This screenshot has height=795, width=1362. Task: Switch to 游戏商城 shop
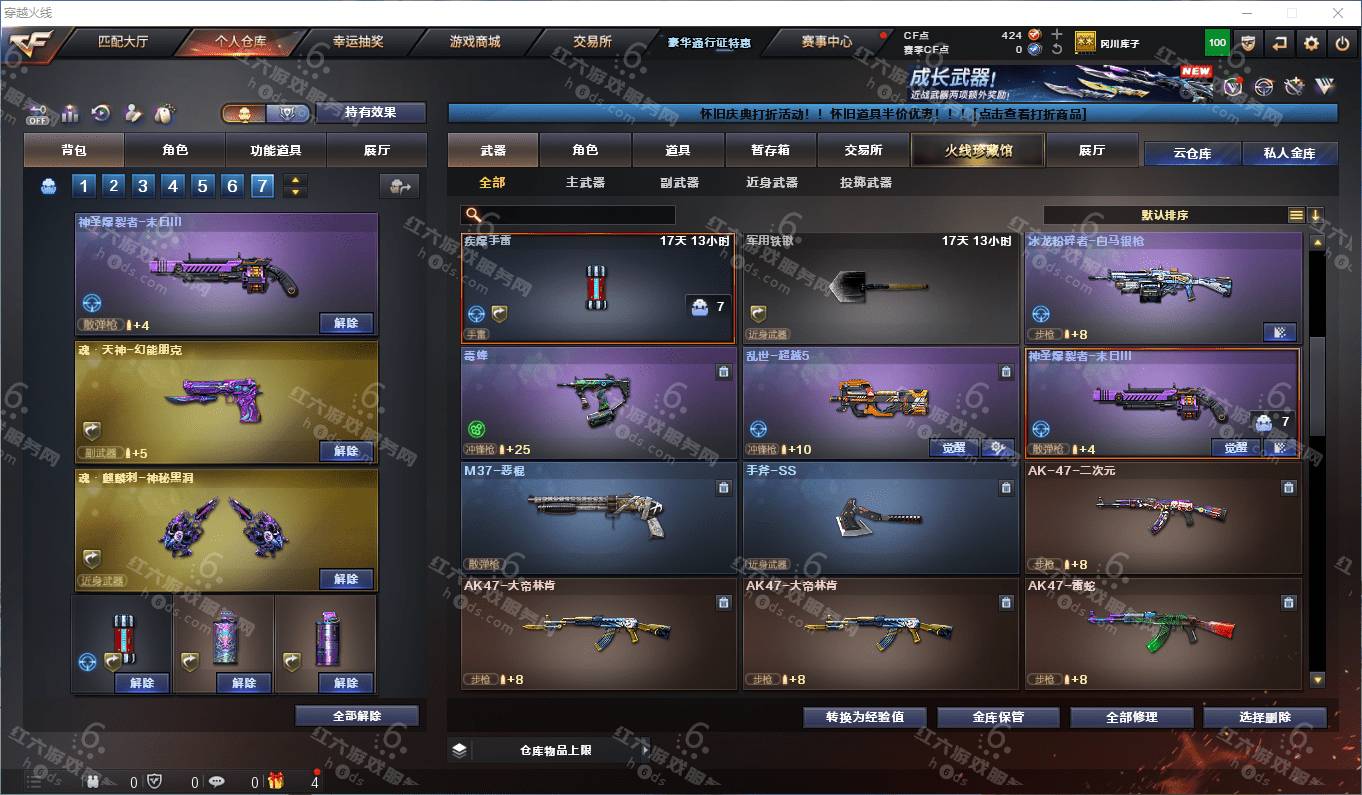point(474,42)
